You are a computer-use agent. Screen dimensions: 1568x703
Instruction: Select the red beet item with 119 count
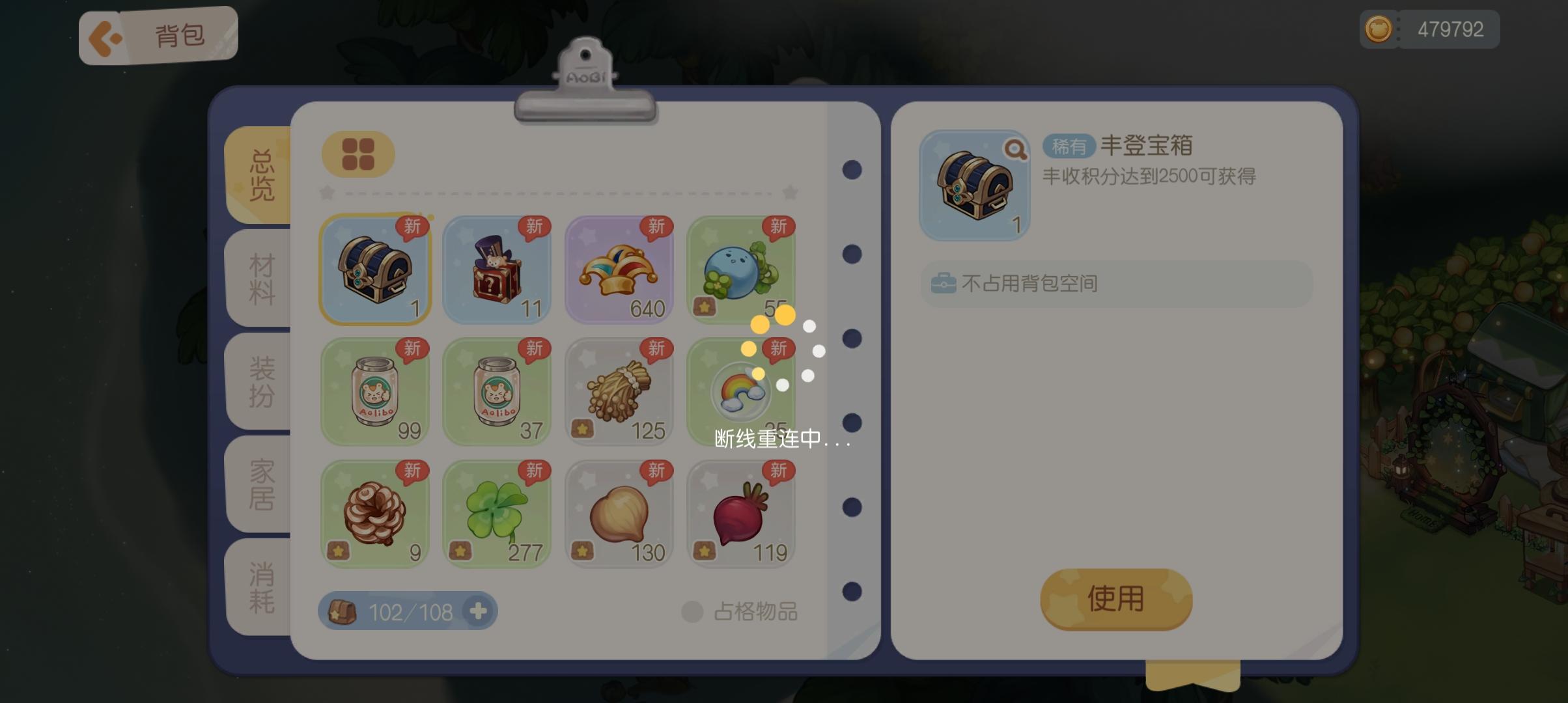[741, 514]
